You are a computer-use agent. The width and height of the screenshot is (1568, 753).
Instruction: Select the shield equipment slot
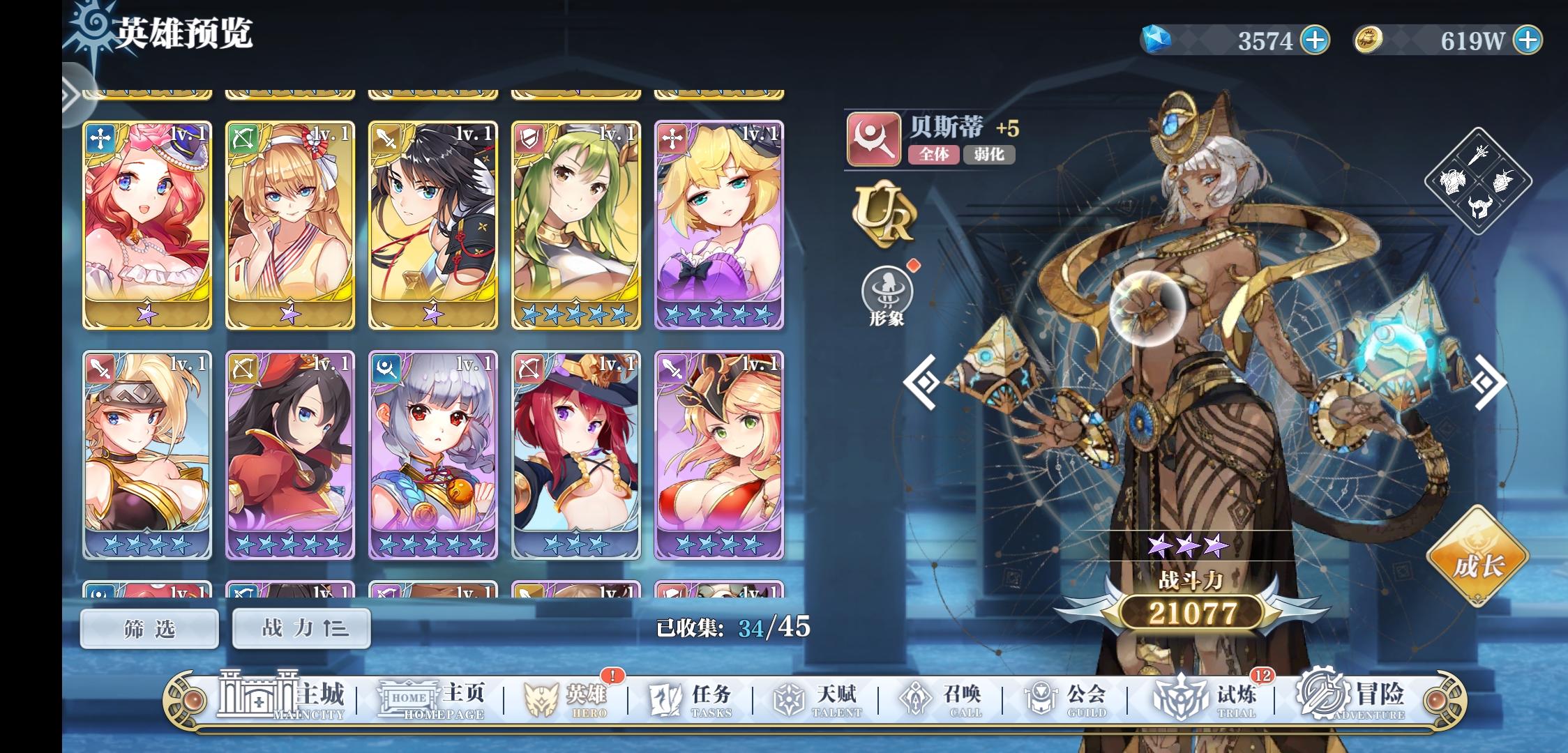(x=1504, y=180)
